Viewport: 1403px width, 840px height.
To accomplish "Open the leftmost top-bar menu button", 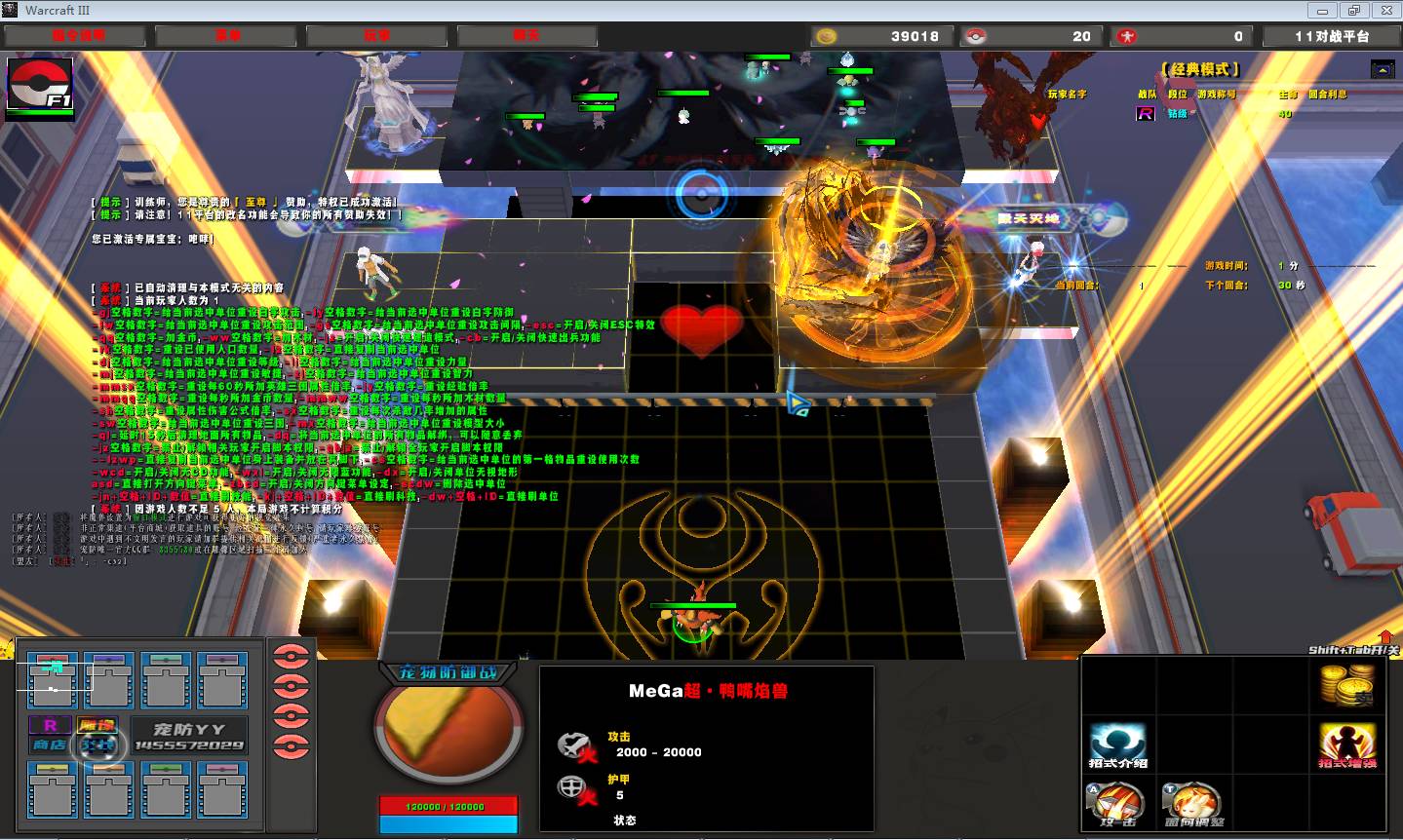I will 76,36.
